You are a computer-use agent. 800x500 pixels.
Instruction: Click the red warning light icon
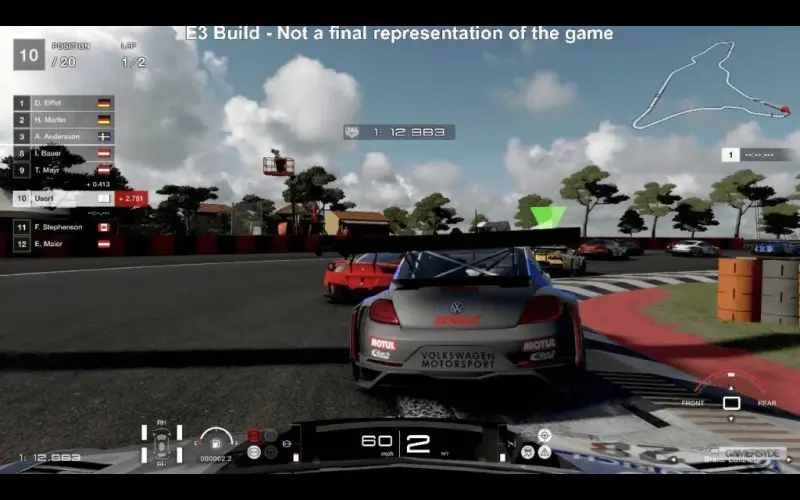tap(254, 436)
